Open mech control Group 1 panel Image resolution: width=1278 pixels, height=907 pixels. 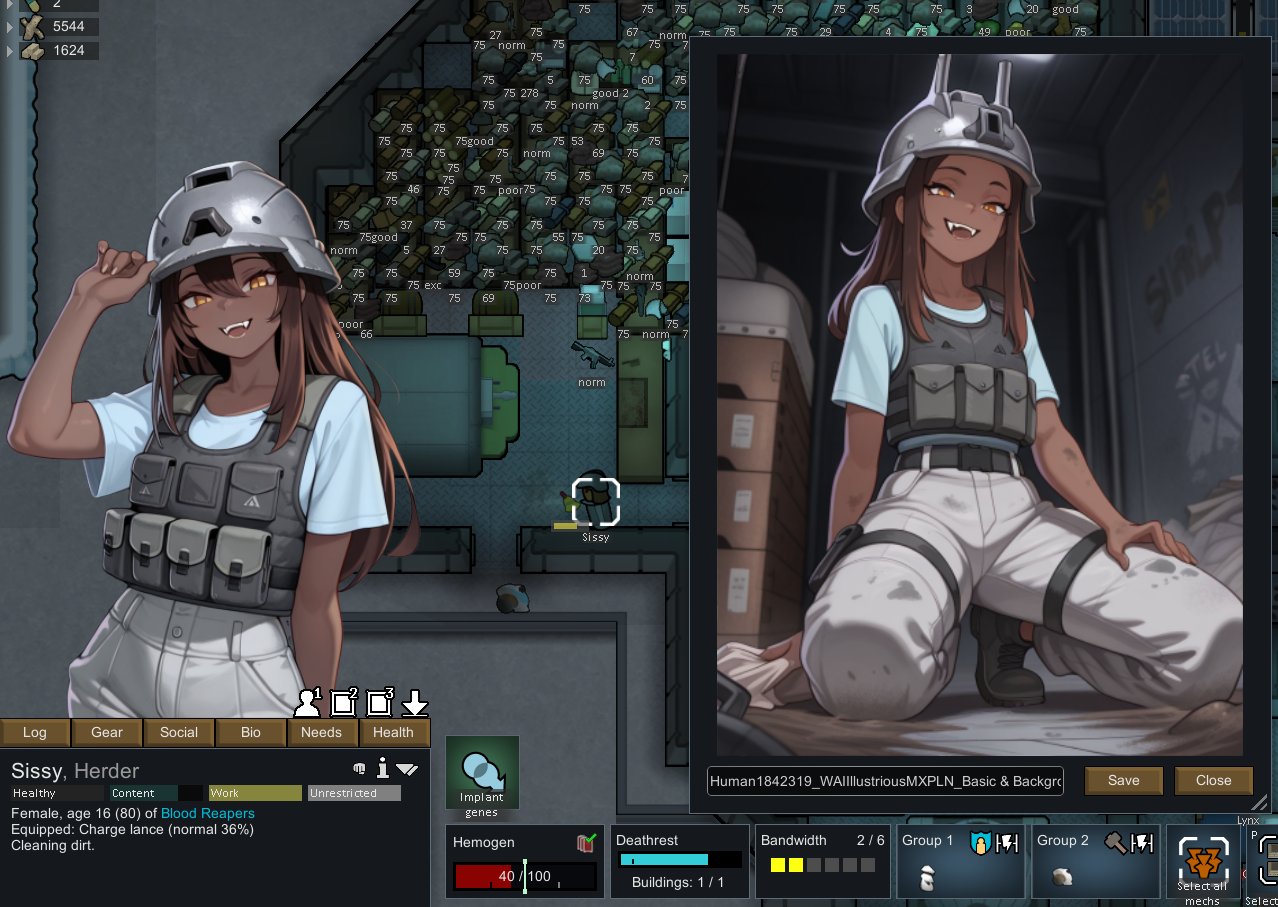[x=960, y=861]
